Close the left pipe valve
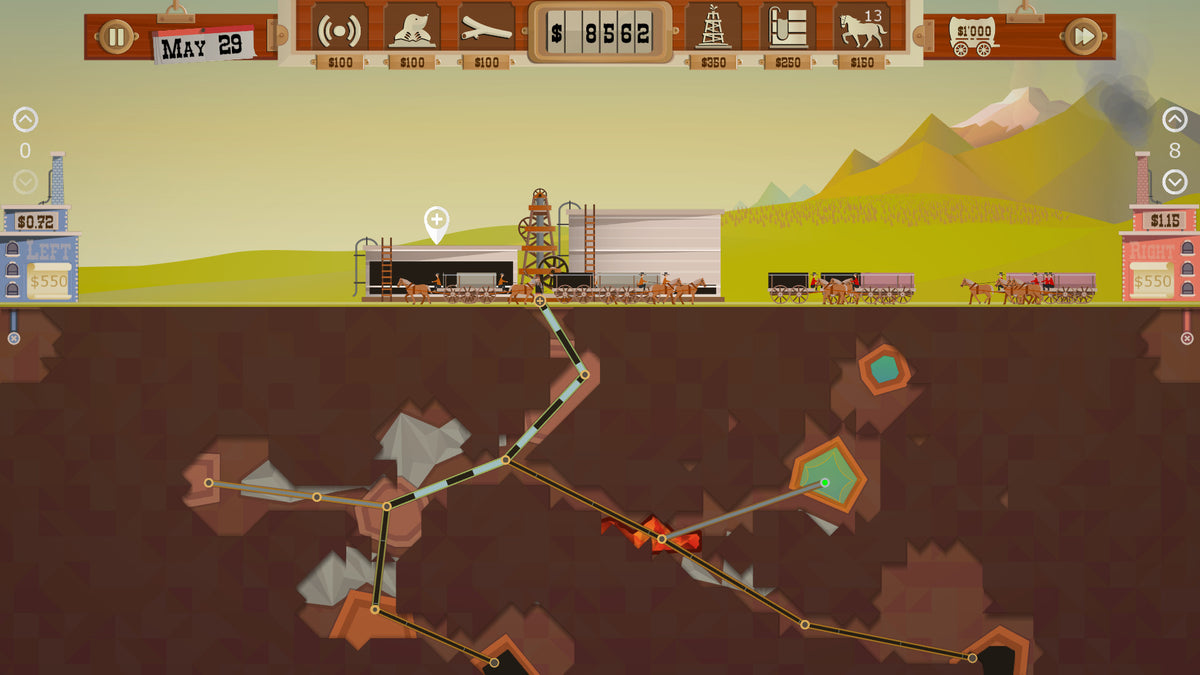The width and height of the screenshot is (1200, 675). click(x=14, y=338)
